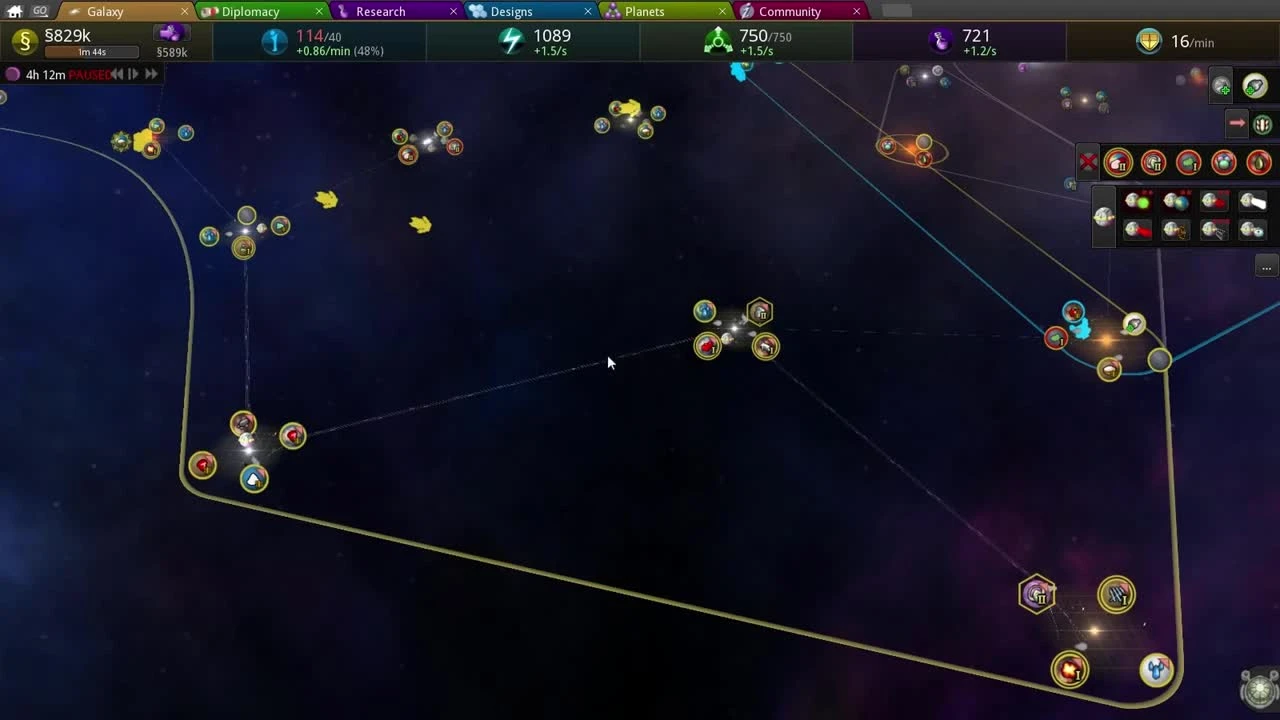Click the green plus icon above the fleet panel

click(x=1224, y=89)
